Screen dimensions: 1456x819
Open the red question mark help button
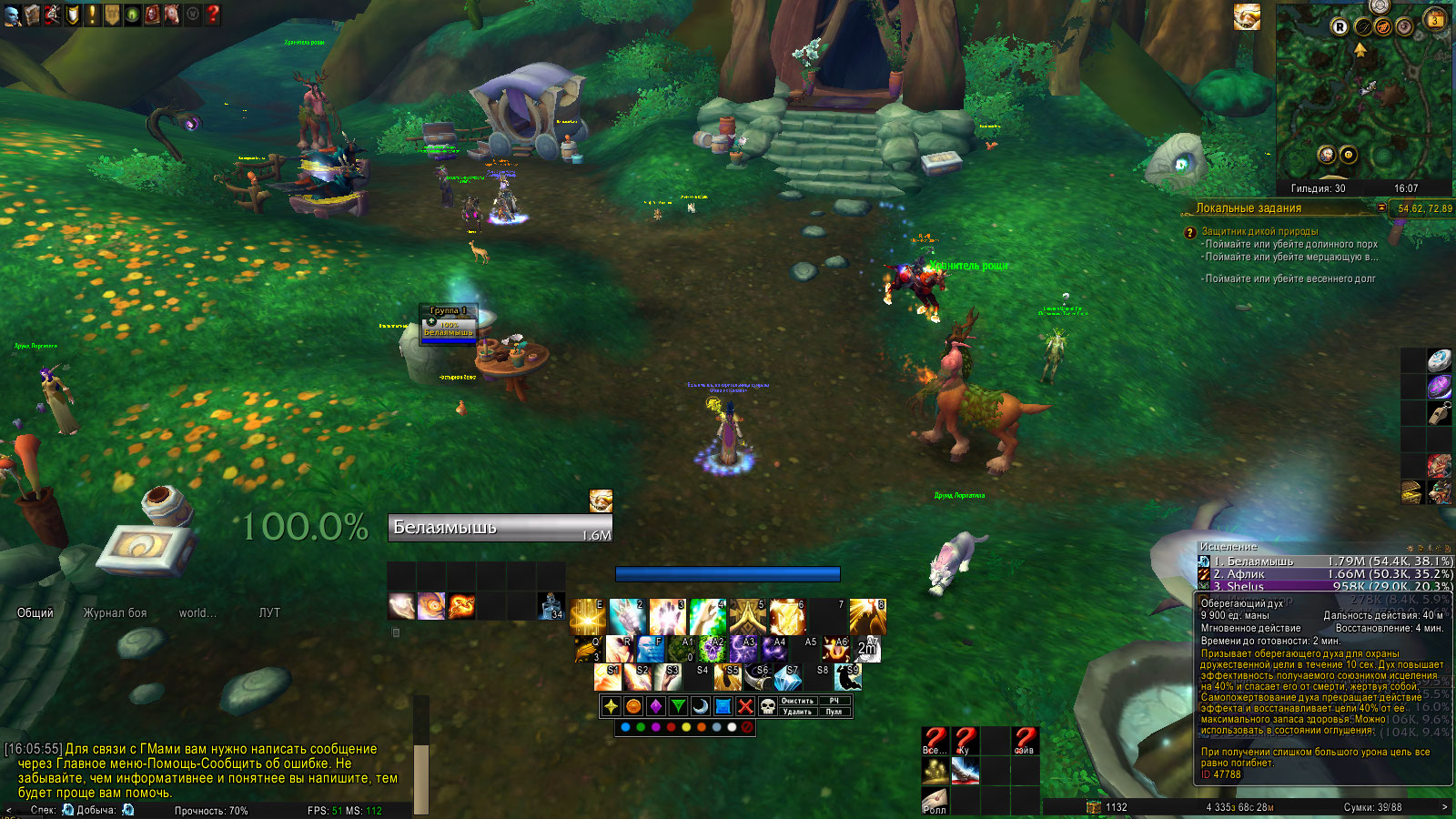[x=213, y=14]
